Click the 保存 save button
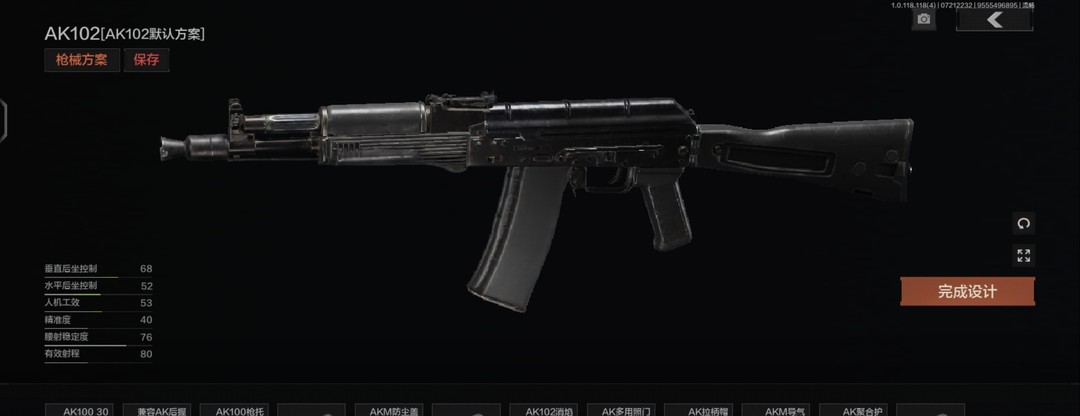This screenshot has width=1080, height=416. coord(146,60)
